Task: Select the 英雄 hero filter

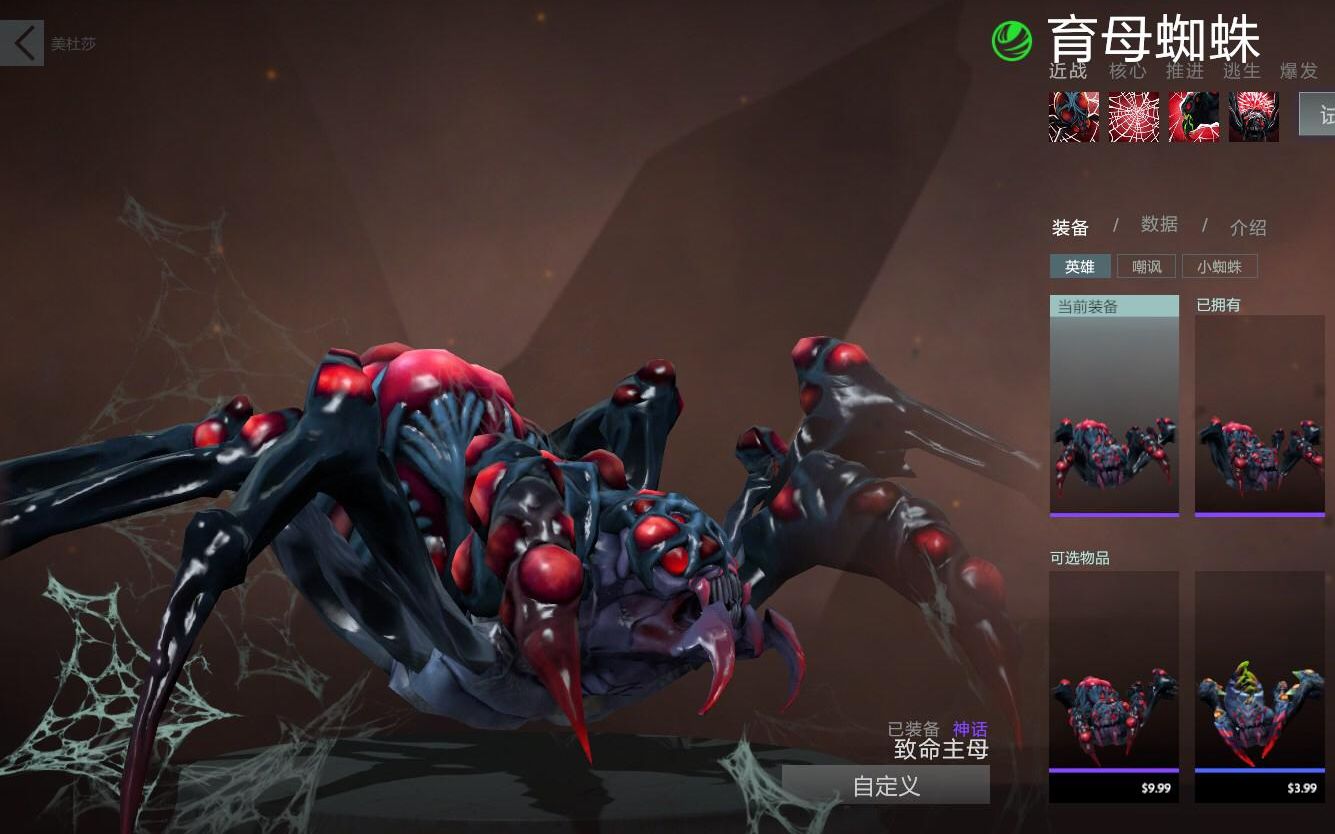Action: tap(1080, 267)
